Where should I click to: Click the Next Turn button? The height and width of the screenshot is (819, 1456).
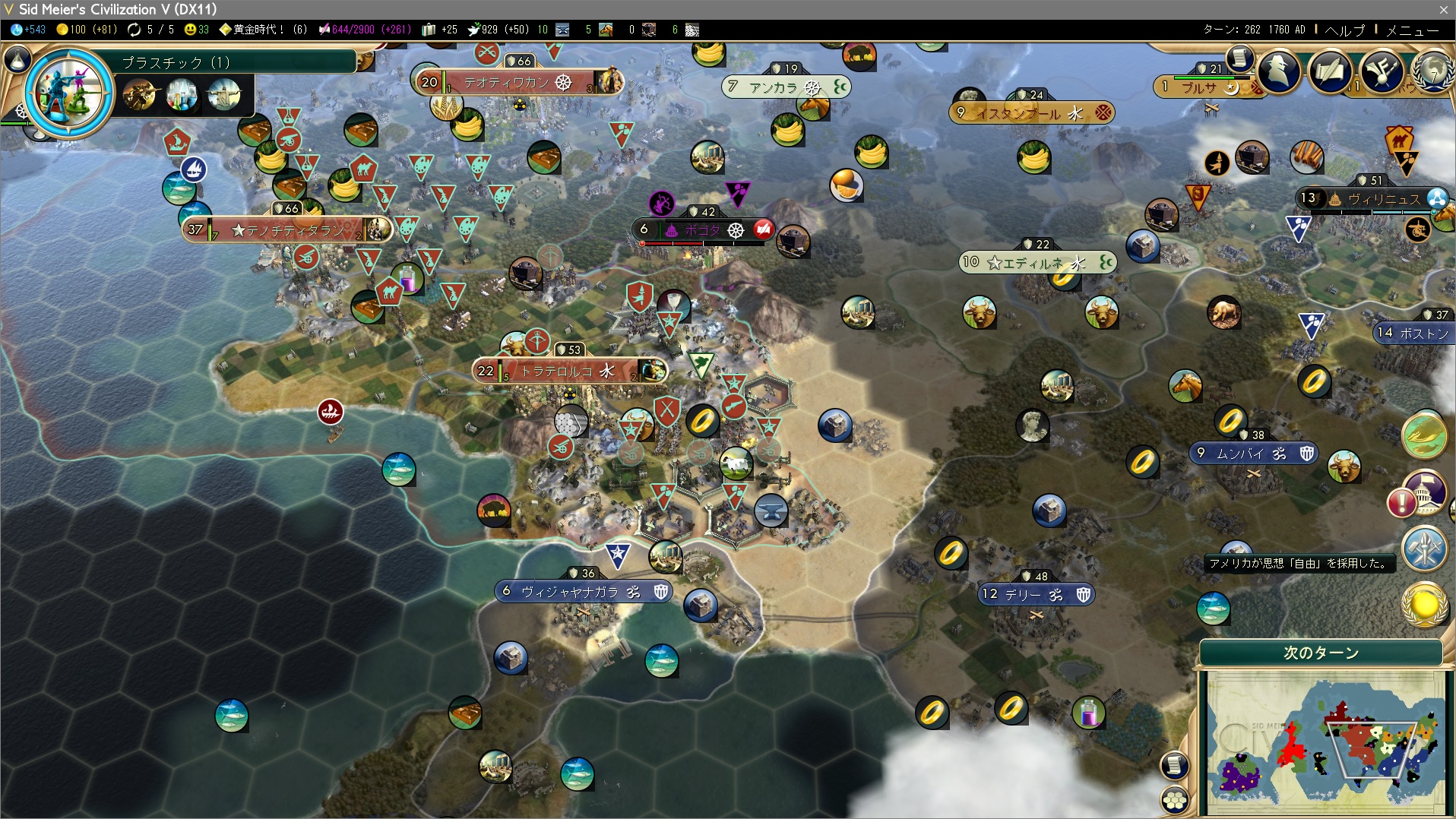coord(1321,653)
